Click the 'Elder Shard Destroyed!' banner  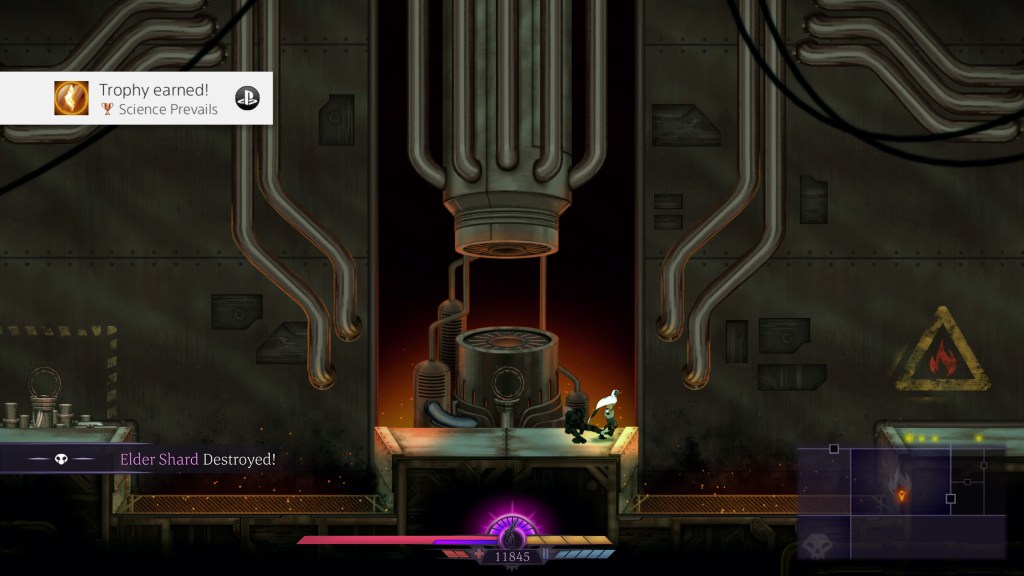[150, 459]
